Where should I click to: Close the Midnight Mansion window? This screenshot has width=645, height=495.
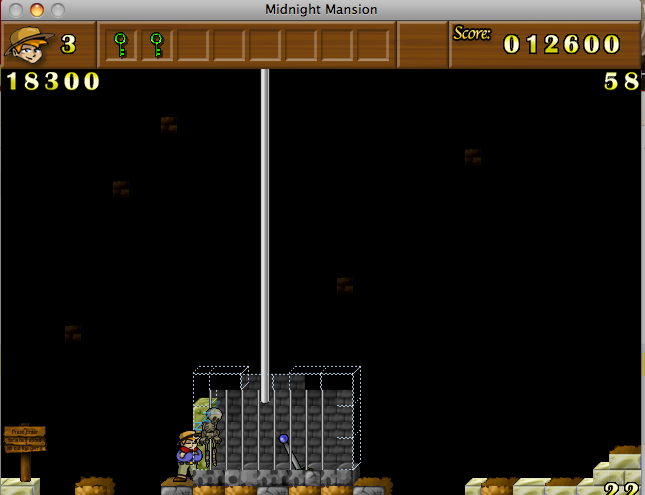tap(17, 10)
